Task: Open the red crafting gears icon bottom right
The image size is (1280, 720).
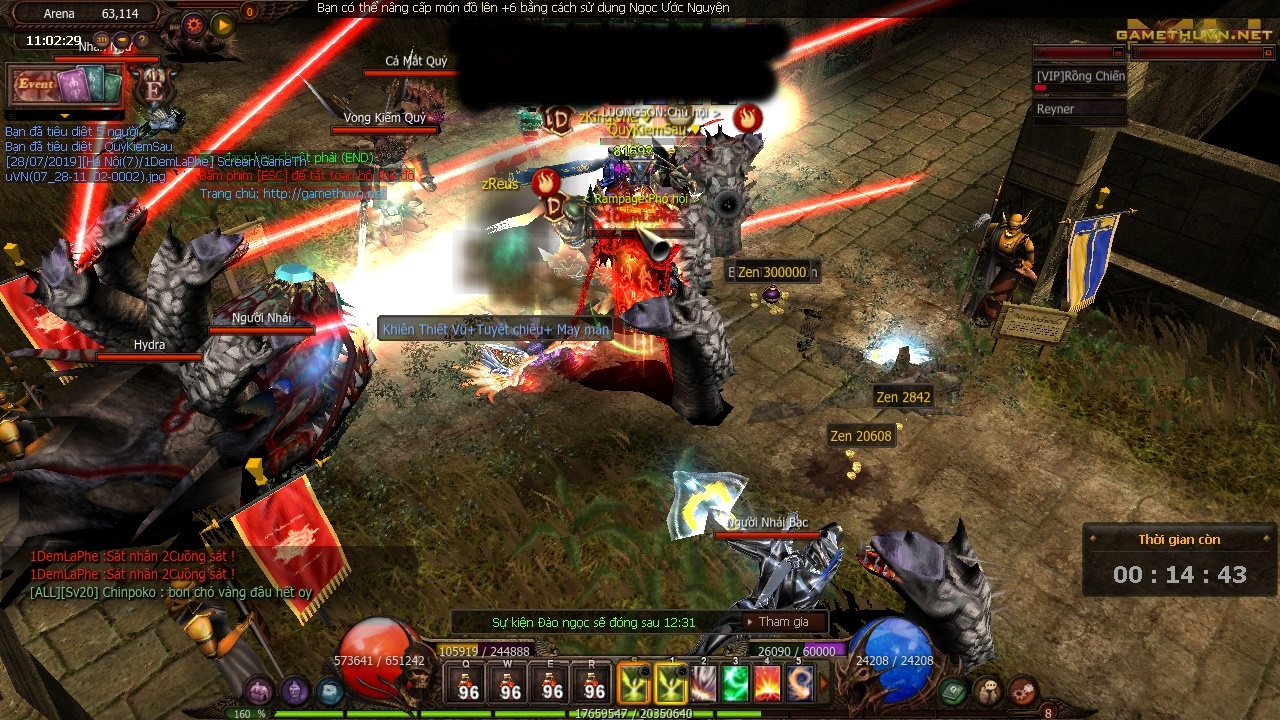Action: (1023, 690)
